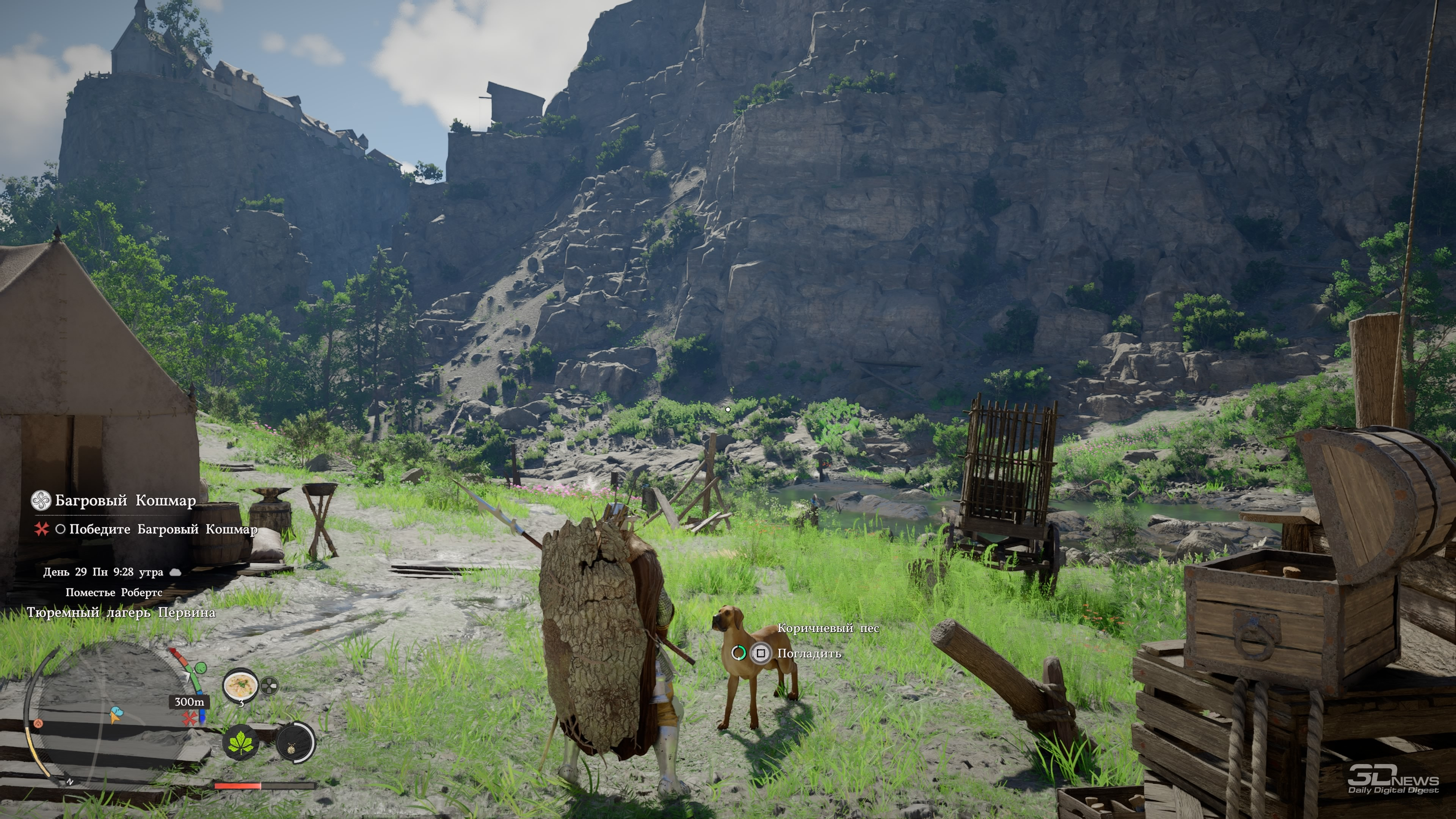The height and width of the screenshot is (819, 1456).
Task: Choose the Погладить interaction for the brown dog
Action: point(808,653)
